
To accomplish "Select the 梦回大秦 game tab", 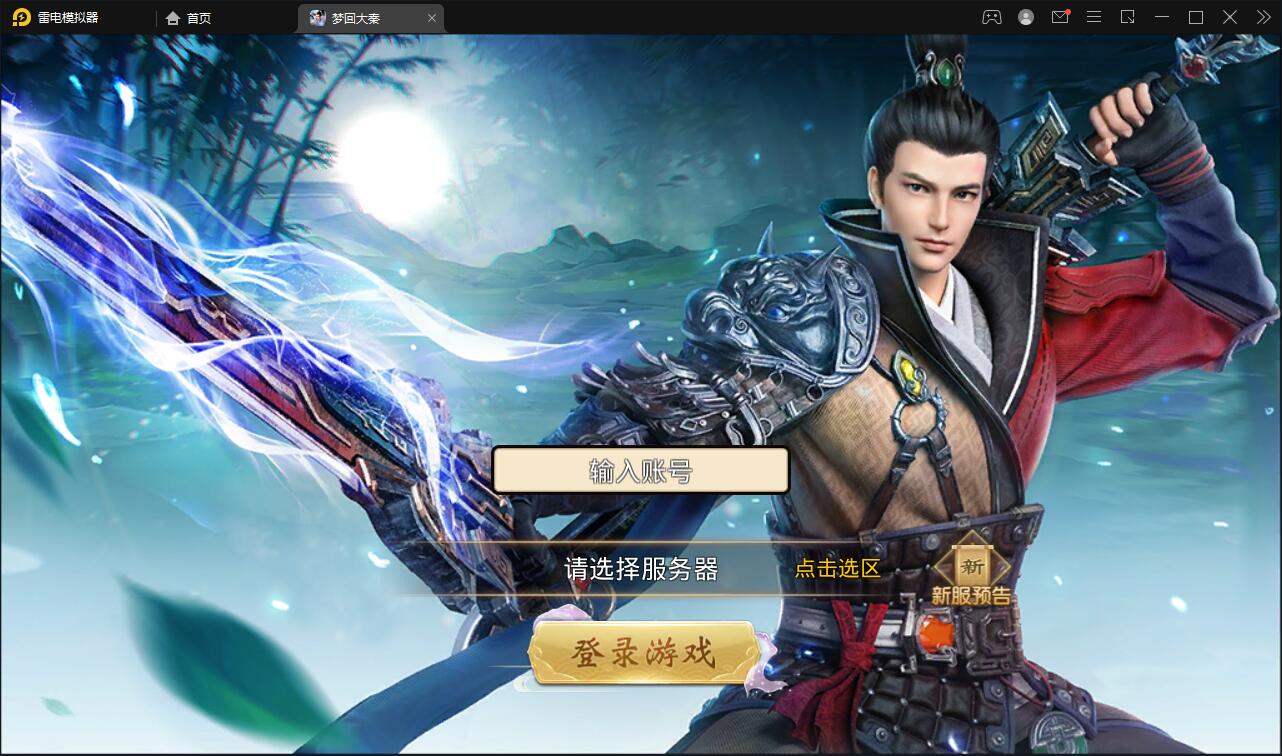I will point(355,17).
